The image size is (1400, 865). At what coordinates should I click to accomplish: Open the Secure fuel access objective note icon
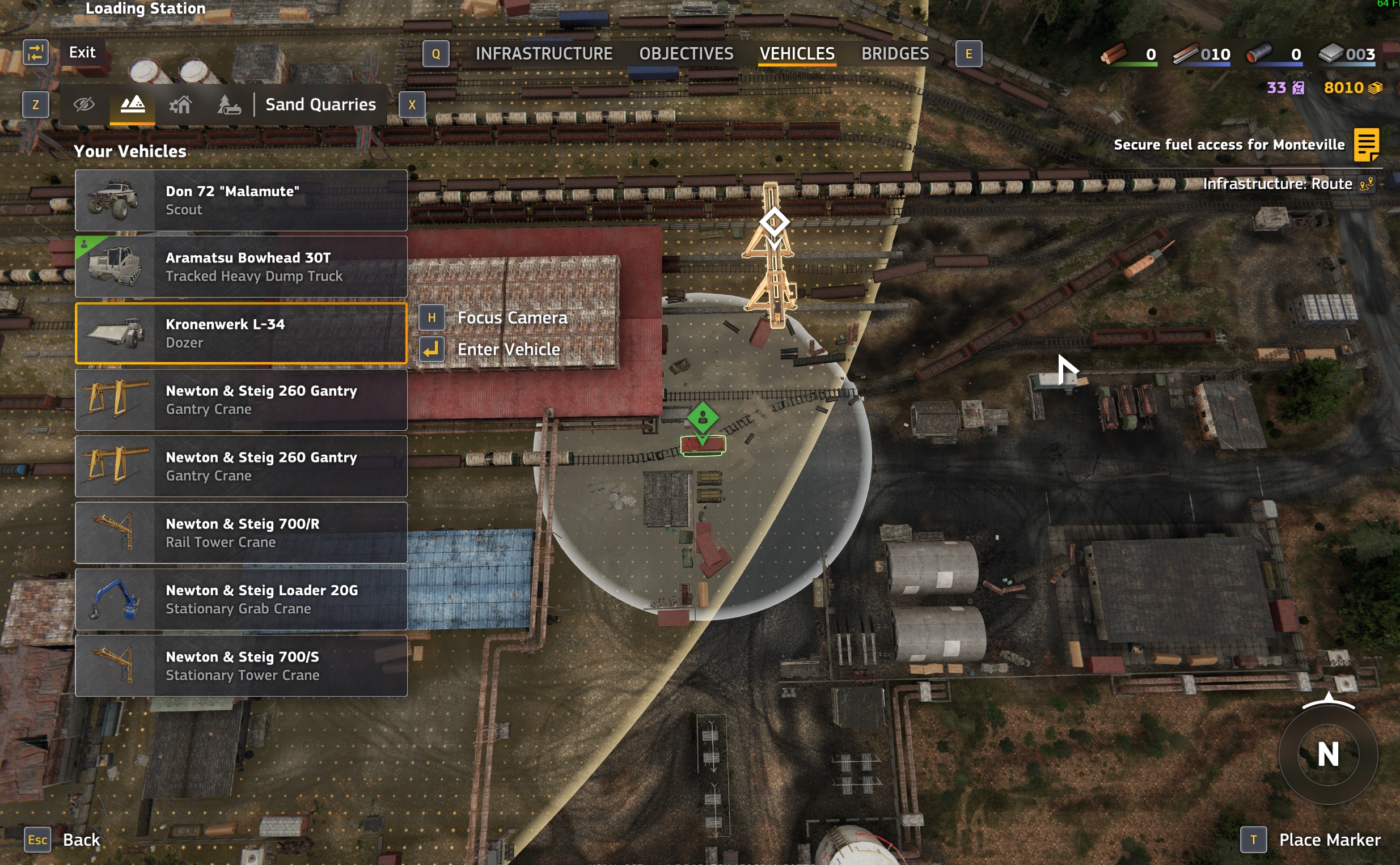(1367, 145)
